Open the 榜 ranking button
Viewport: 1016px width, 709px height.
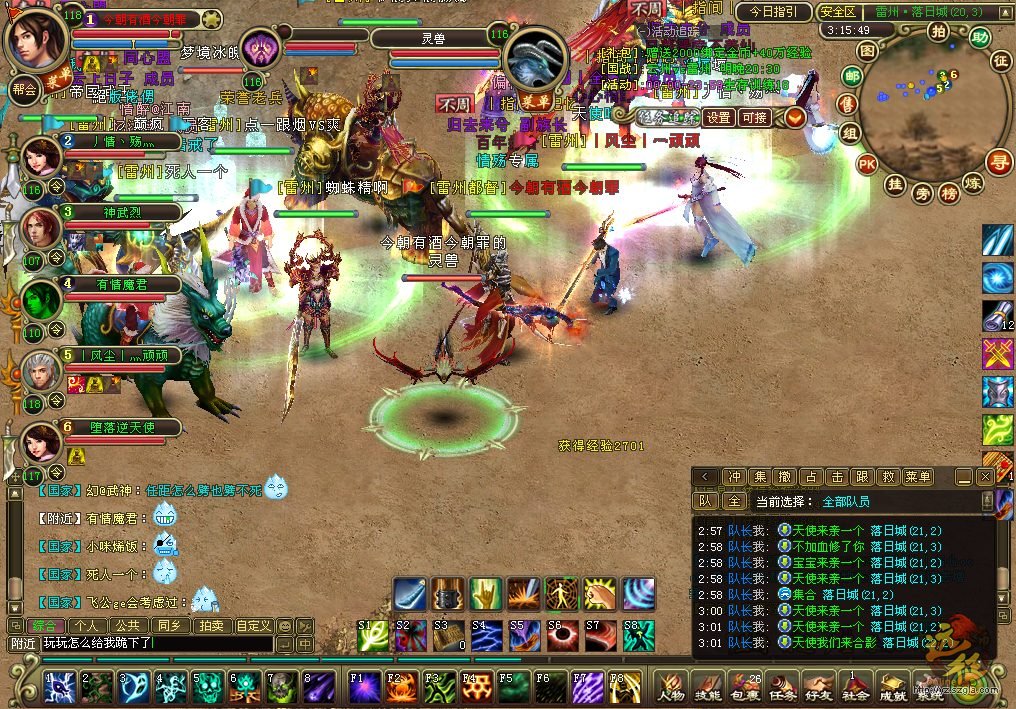point(948,193)
